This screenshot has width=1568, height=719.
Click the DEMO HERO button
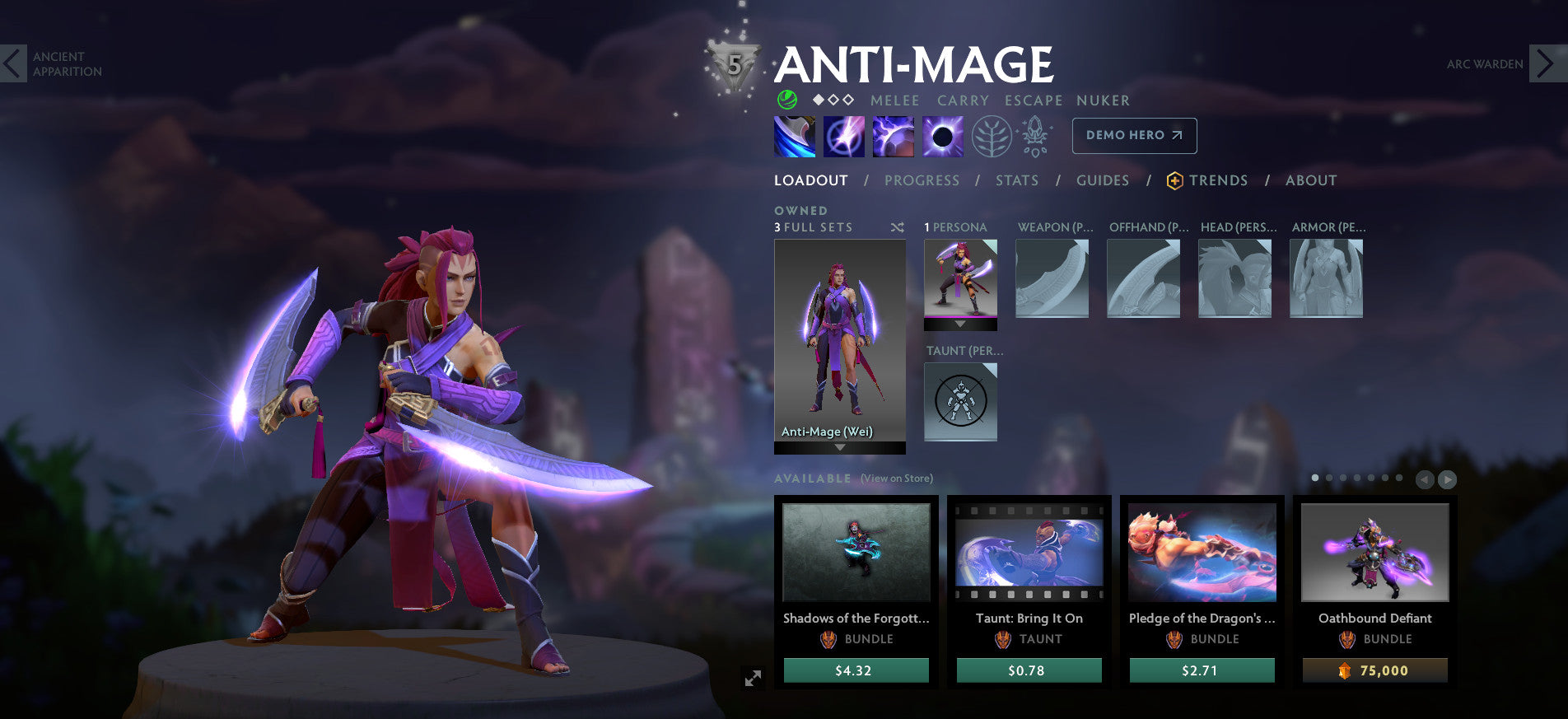pos(1134,135)
